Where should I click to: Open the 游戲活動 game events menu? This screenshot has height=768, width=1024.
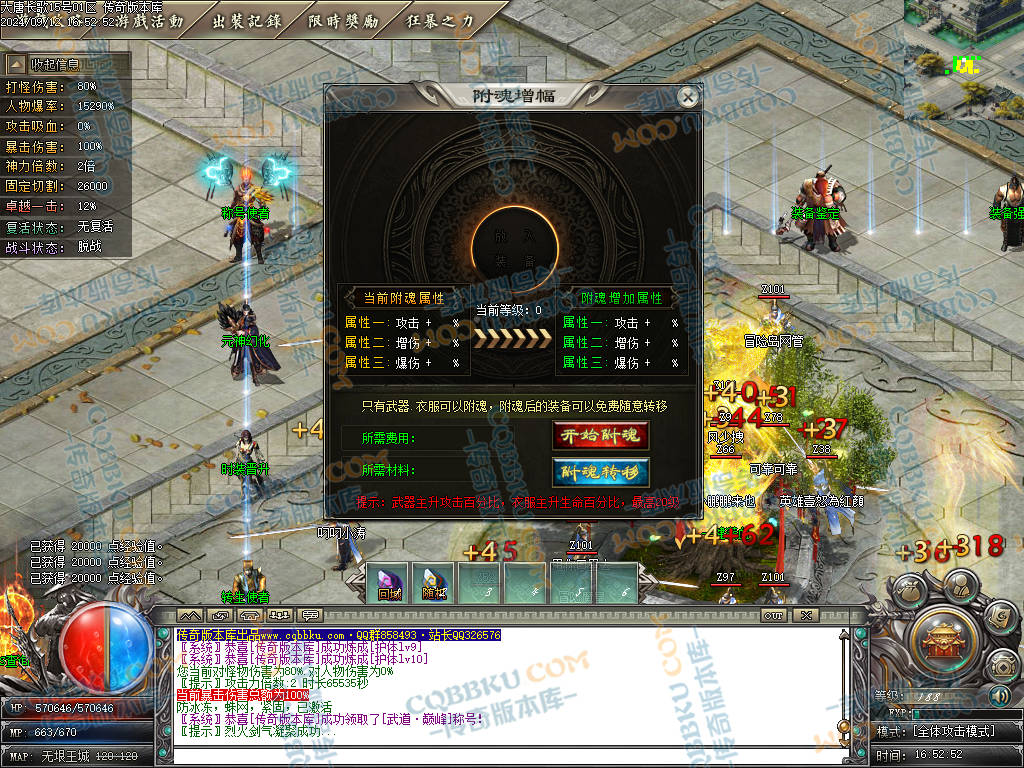pos(150,20)
